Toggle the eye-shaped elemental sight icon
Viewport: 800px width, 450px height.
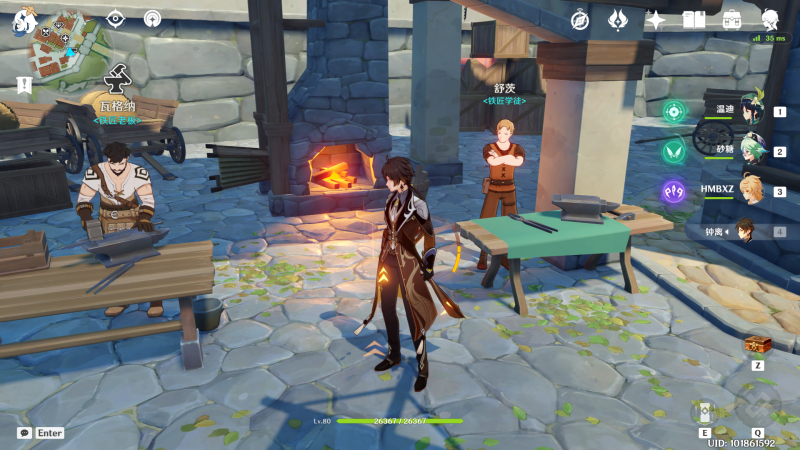coord(115,18)
